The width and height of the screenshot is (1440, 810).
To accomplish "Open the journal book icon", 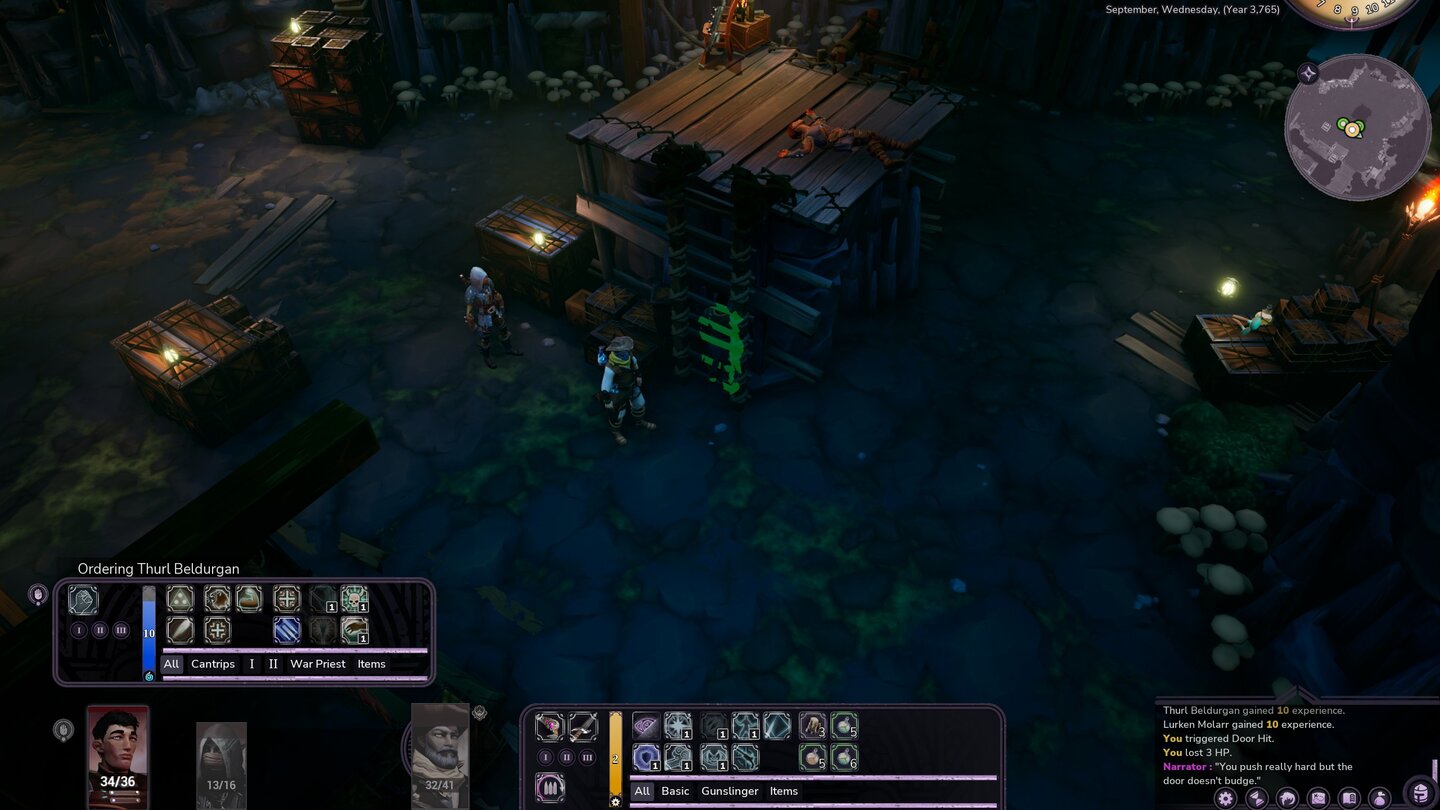I will pyautogui.click(x=1349, y=798).
